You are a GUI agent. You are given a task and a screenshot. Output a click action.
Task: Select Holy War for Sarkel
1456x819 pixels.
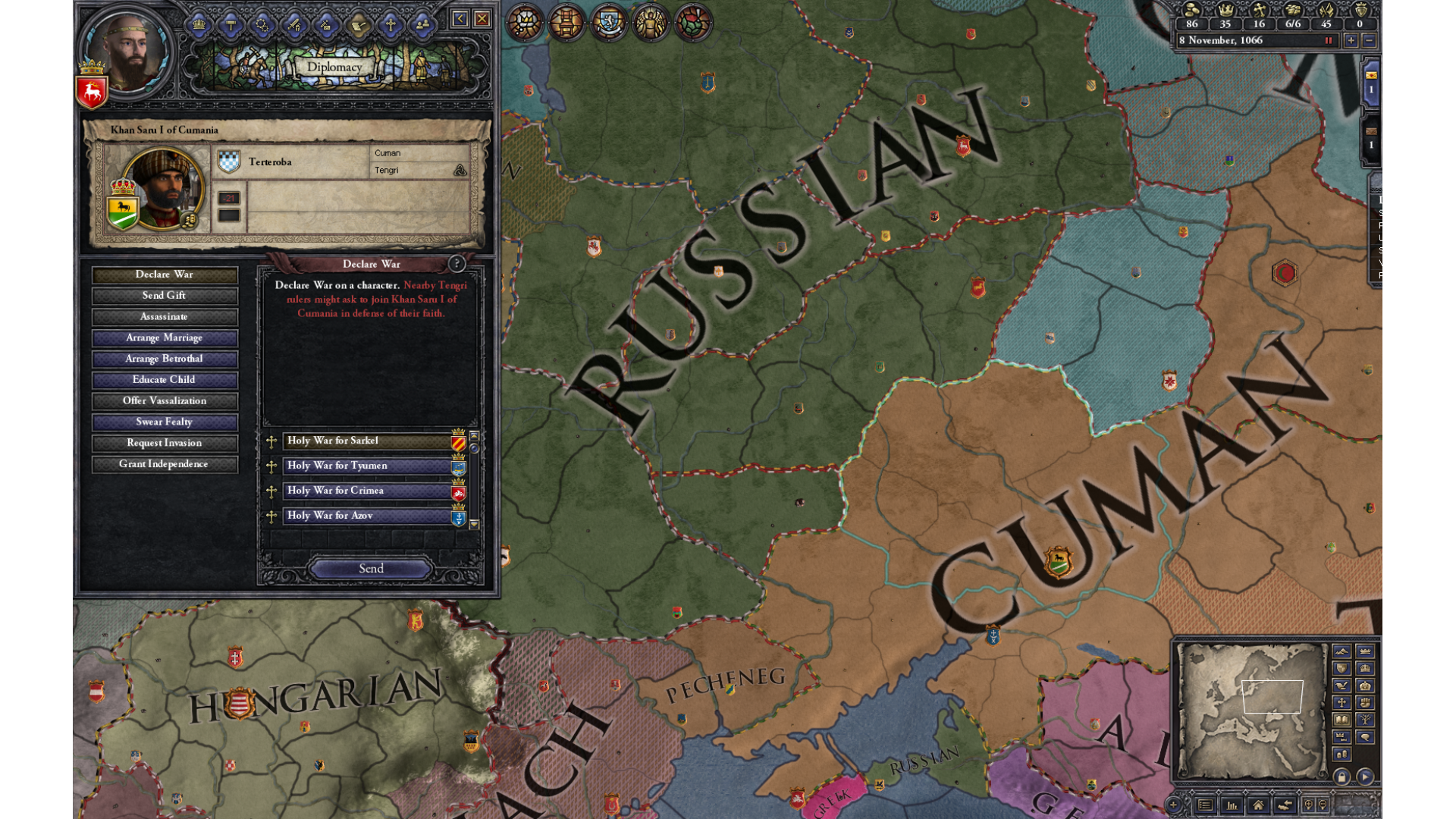[367, 441]
